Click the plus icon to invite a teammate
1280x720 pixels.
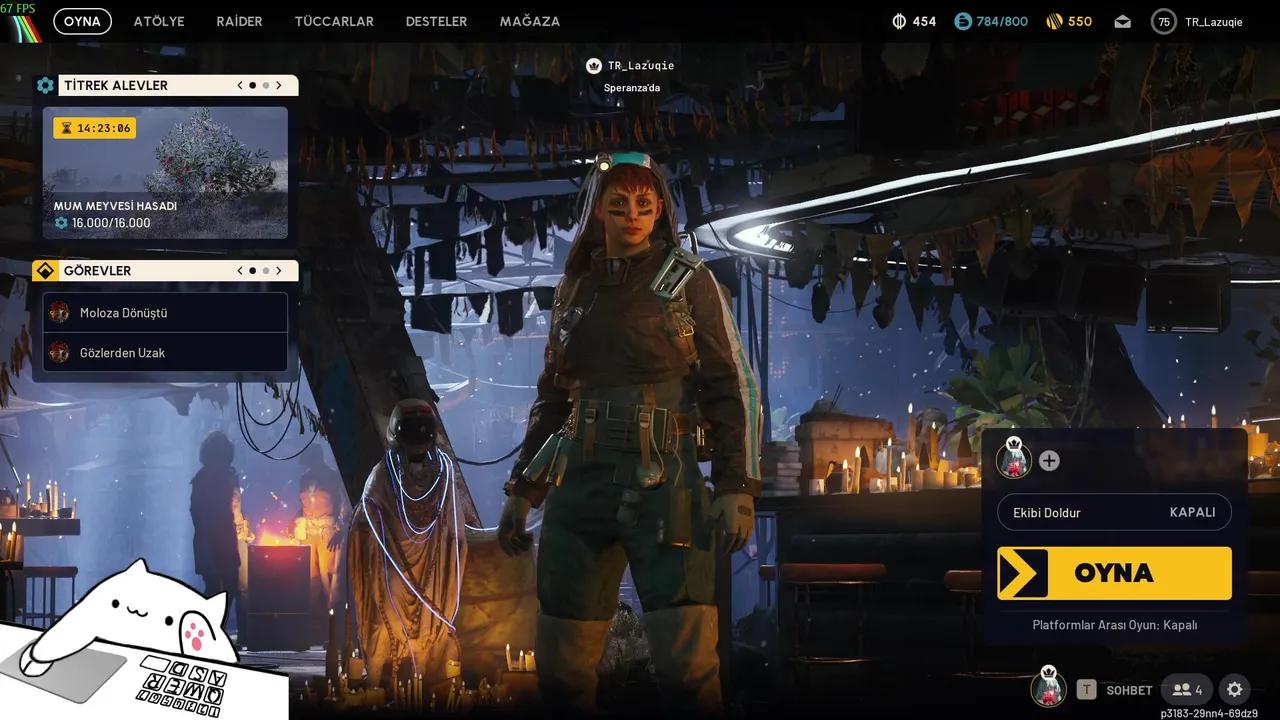tap(1048, 461)
